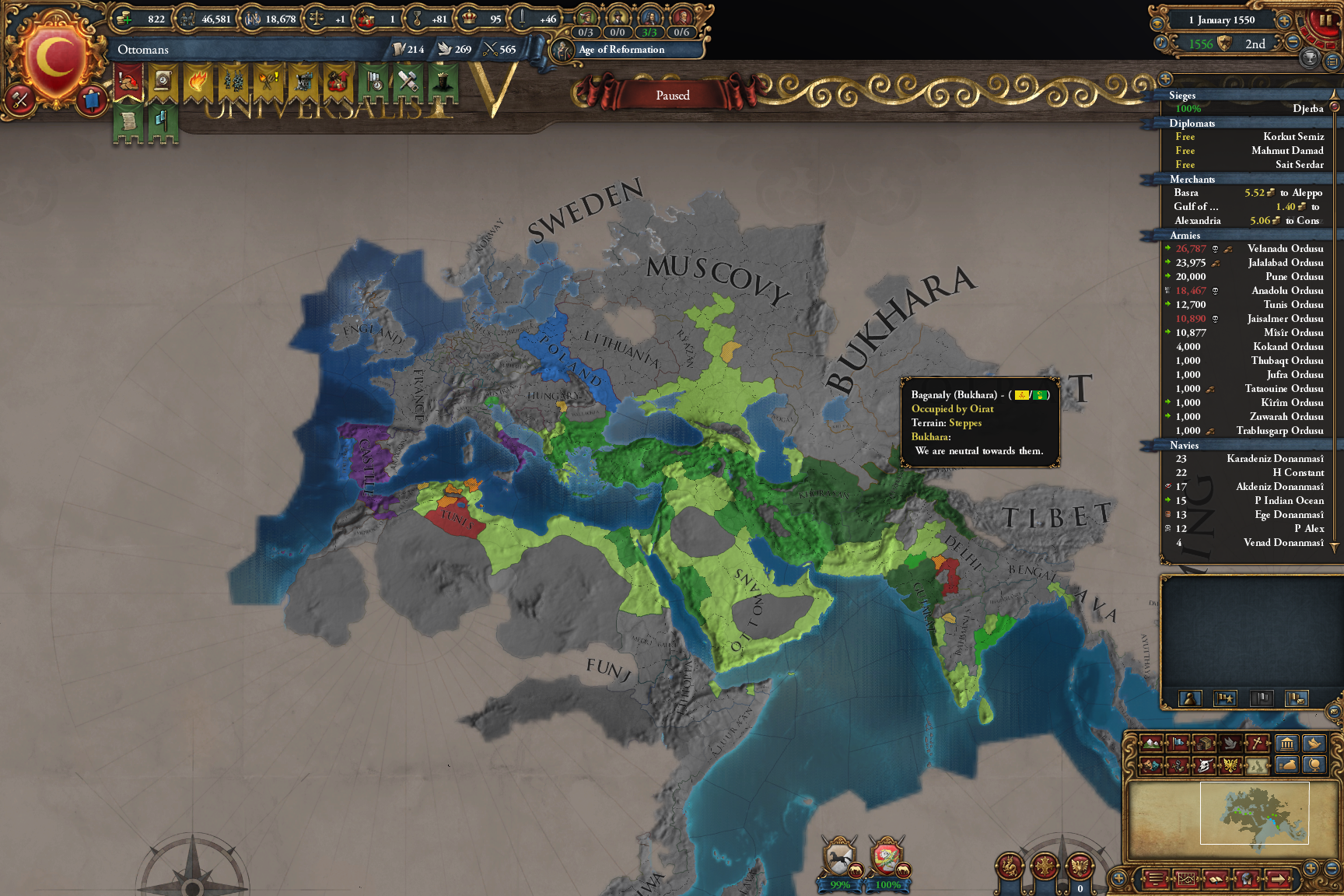Click the temple building icon above the minimap

click(1287, 744)
